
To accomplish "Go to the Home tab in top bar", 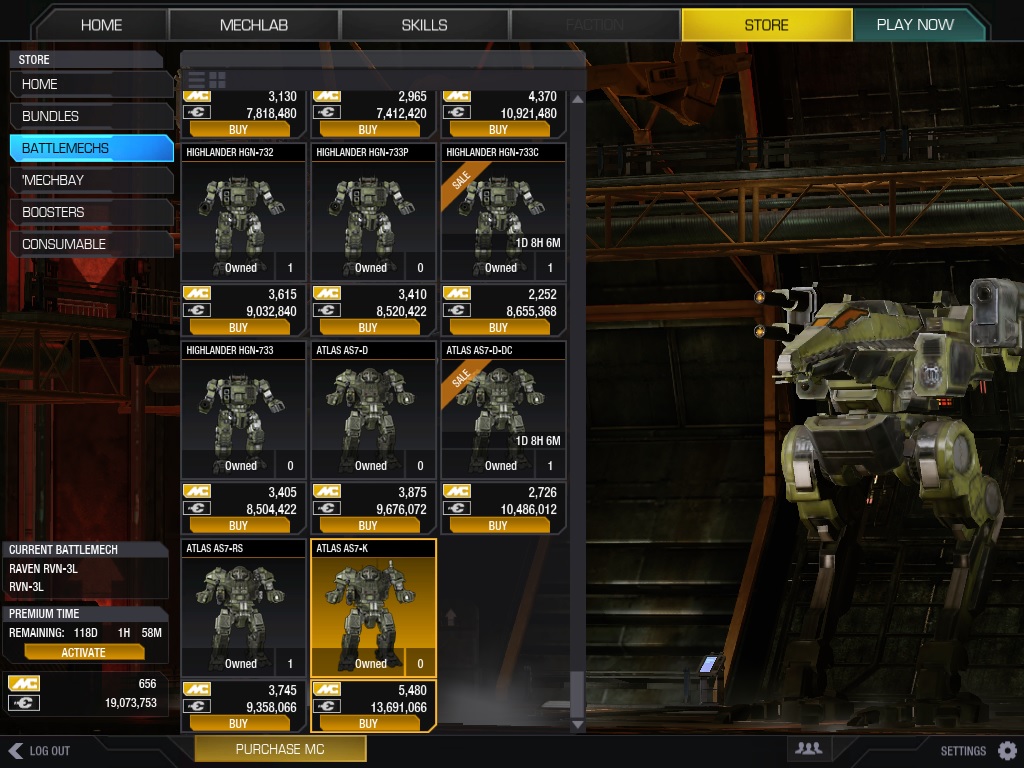I will [x=101, y=25].
